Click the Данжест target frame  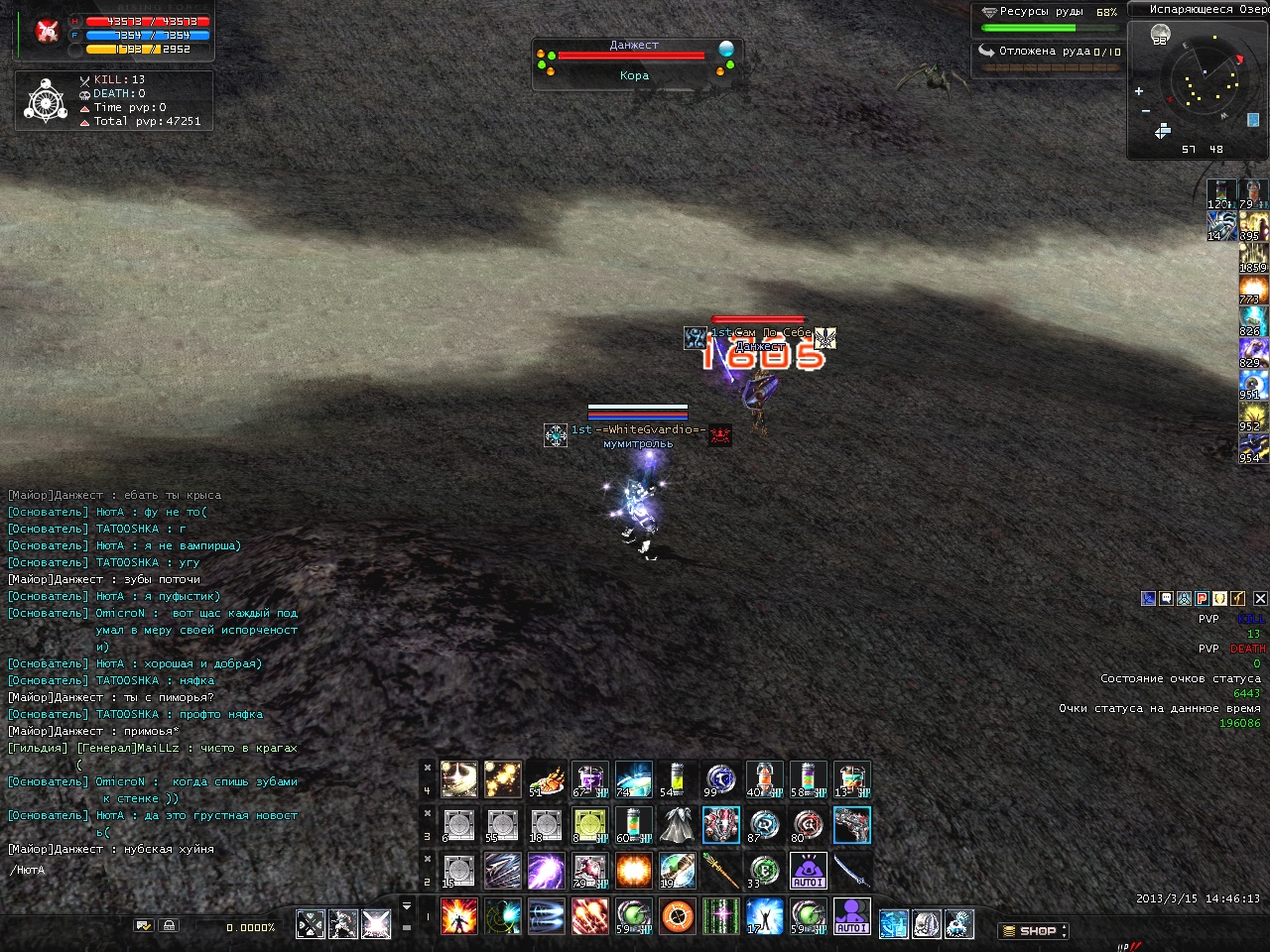[635, 61]
